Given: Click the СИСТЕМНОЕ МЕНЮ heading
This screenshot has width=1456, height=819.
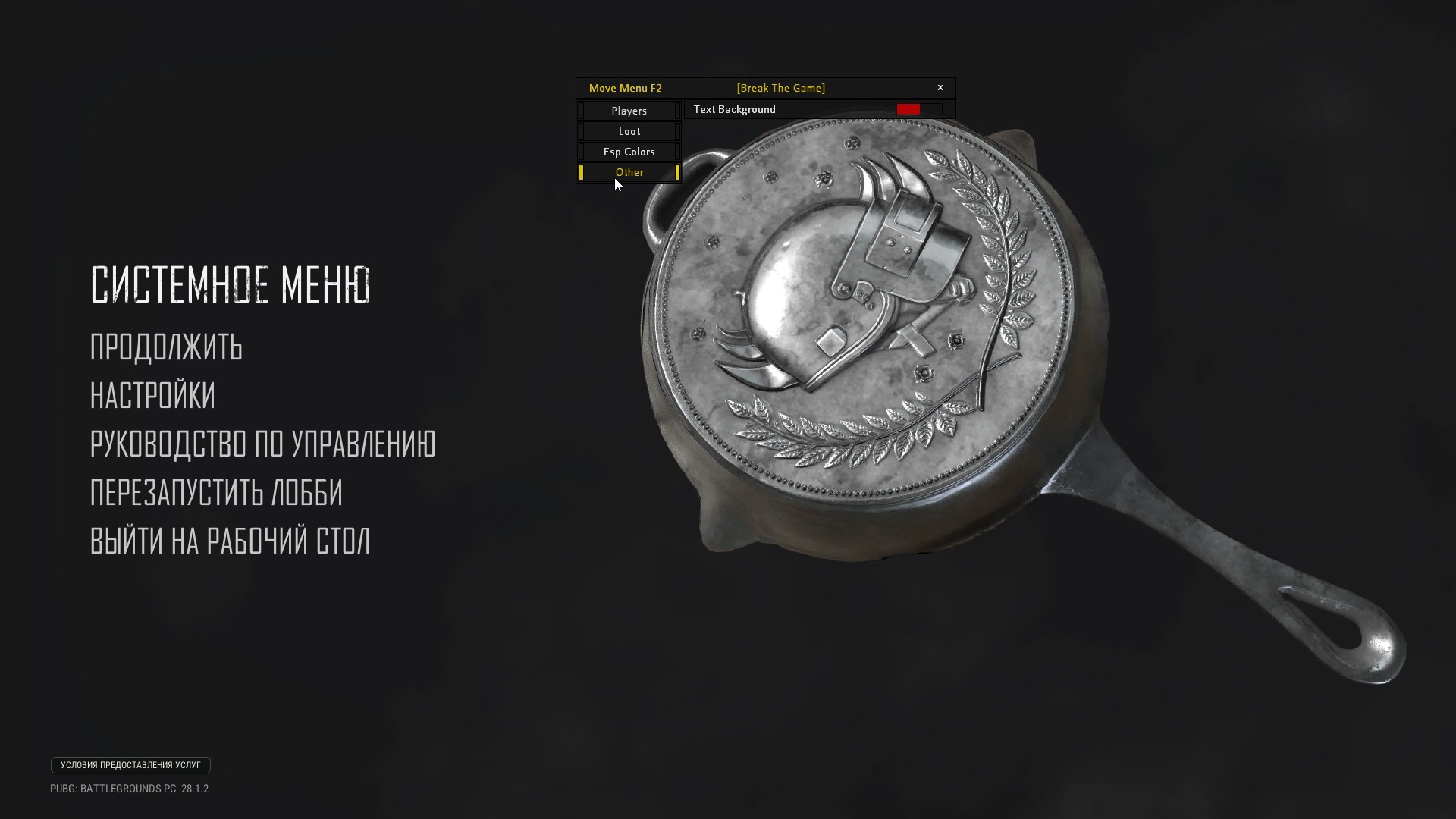Looking at the screenshot, I should tap(230, 286).
